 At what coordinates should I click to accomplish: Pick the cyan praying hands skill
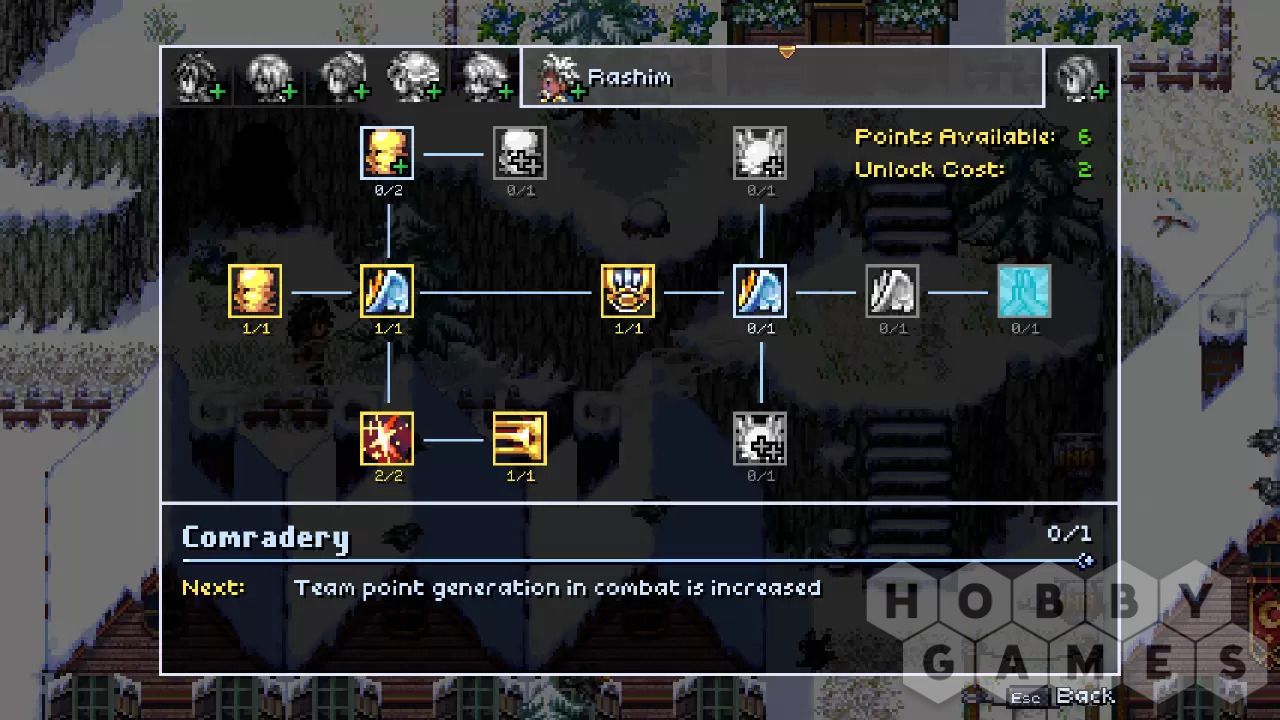pyautogui.click(x=1025, y=291)
